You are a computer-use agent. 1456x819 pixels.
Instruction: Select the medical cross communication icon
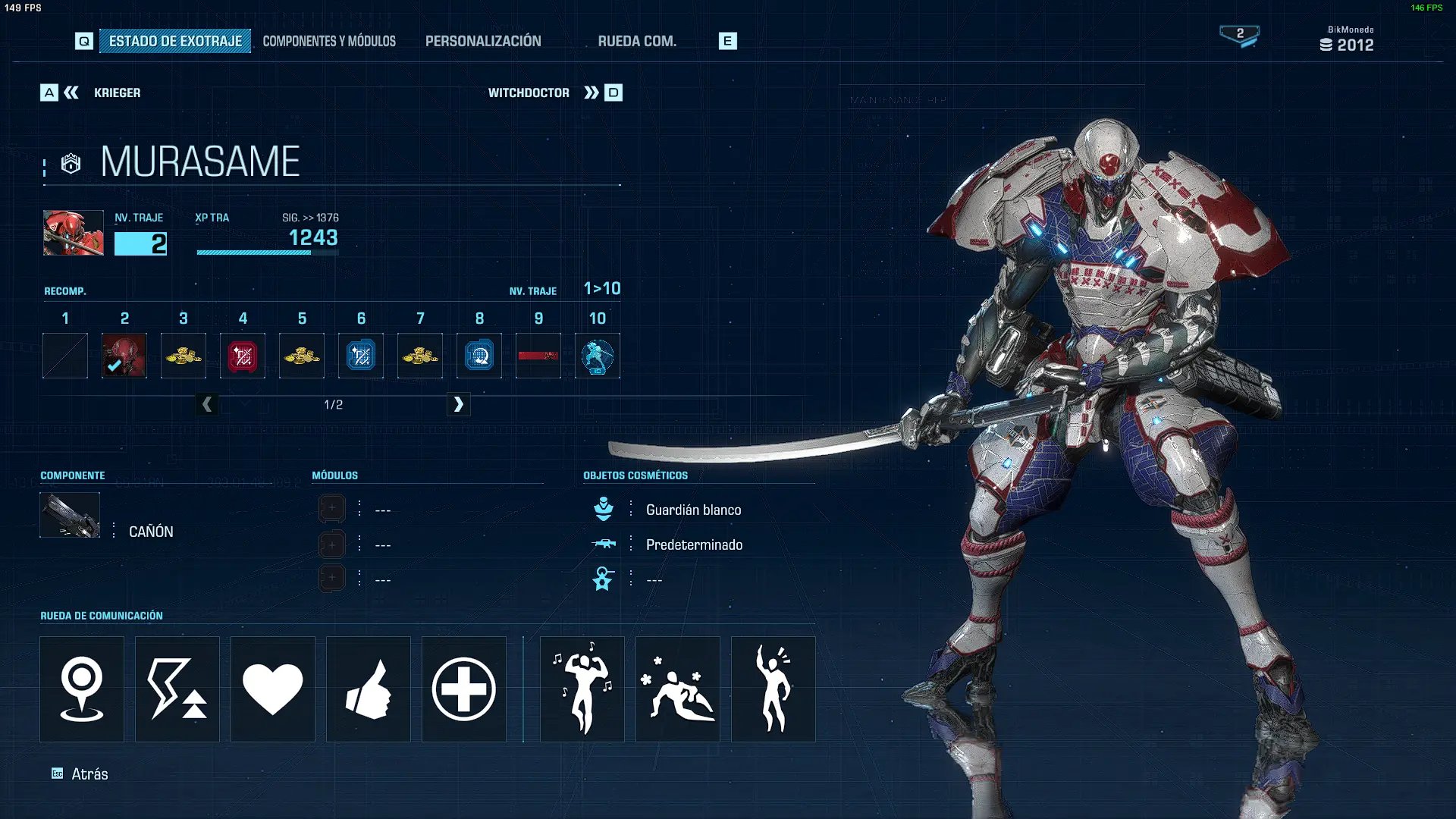[x=464, y=689]
